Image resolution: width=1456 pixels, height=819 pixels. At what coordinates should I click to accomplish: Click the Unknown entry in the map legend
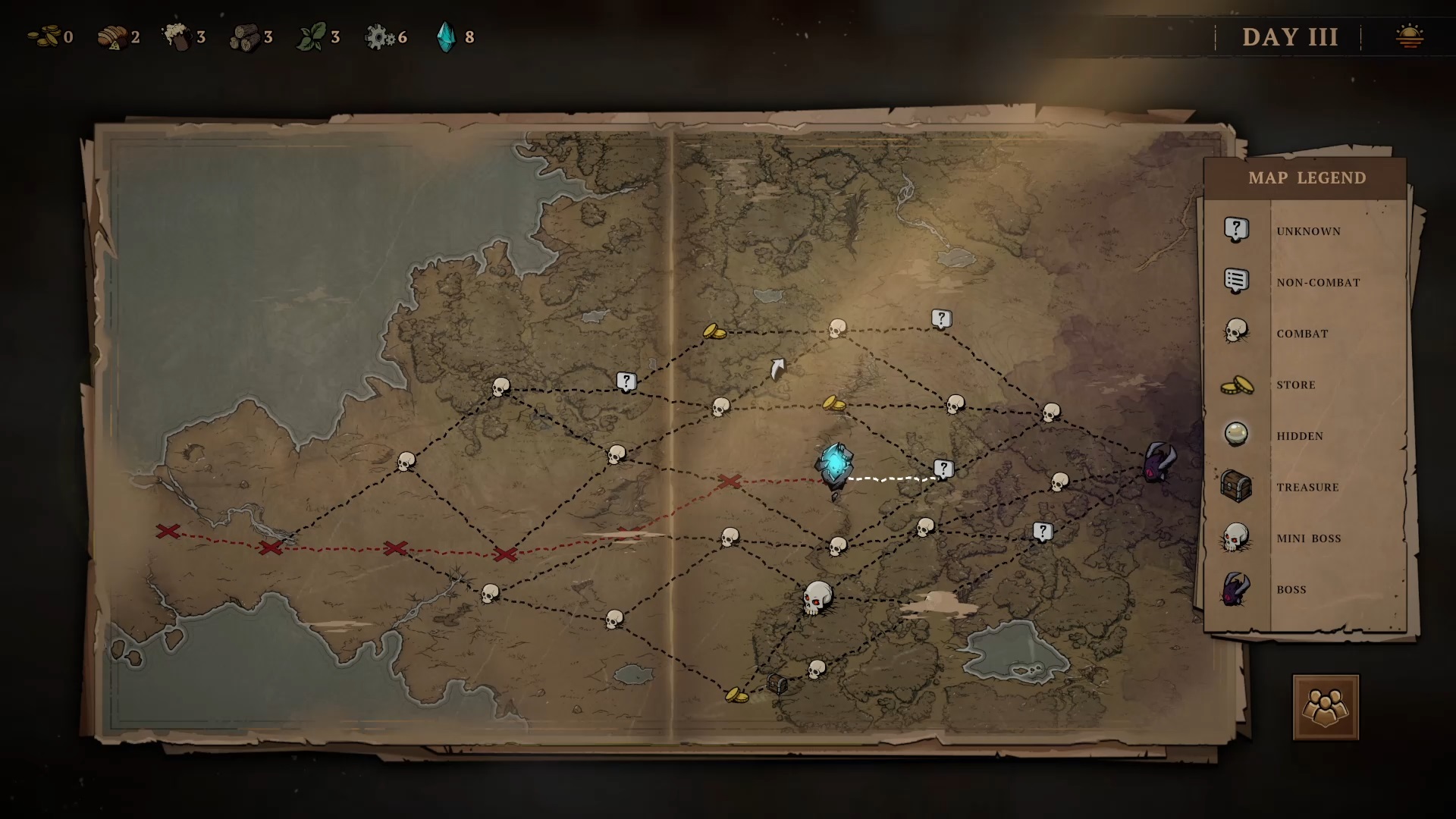click(x=1307, y=231)
